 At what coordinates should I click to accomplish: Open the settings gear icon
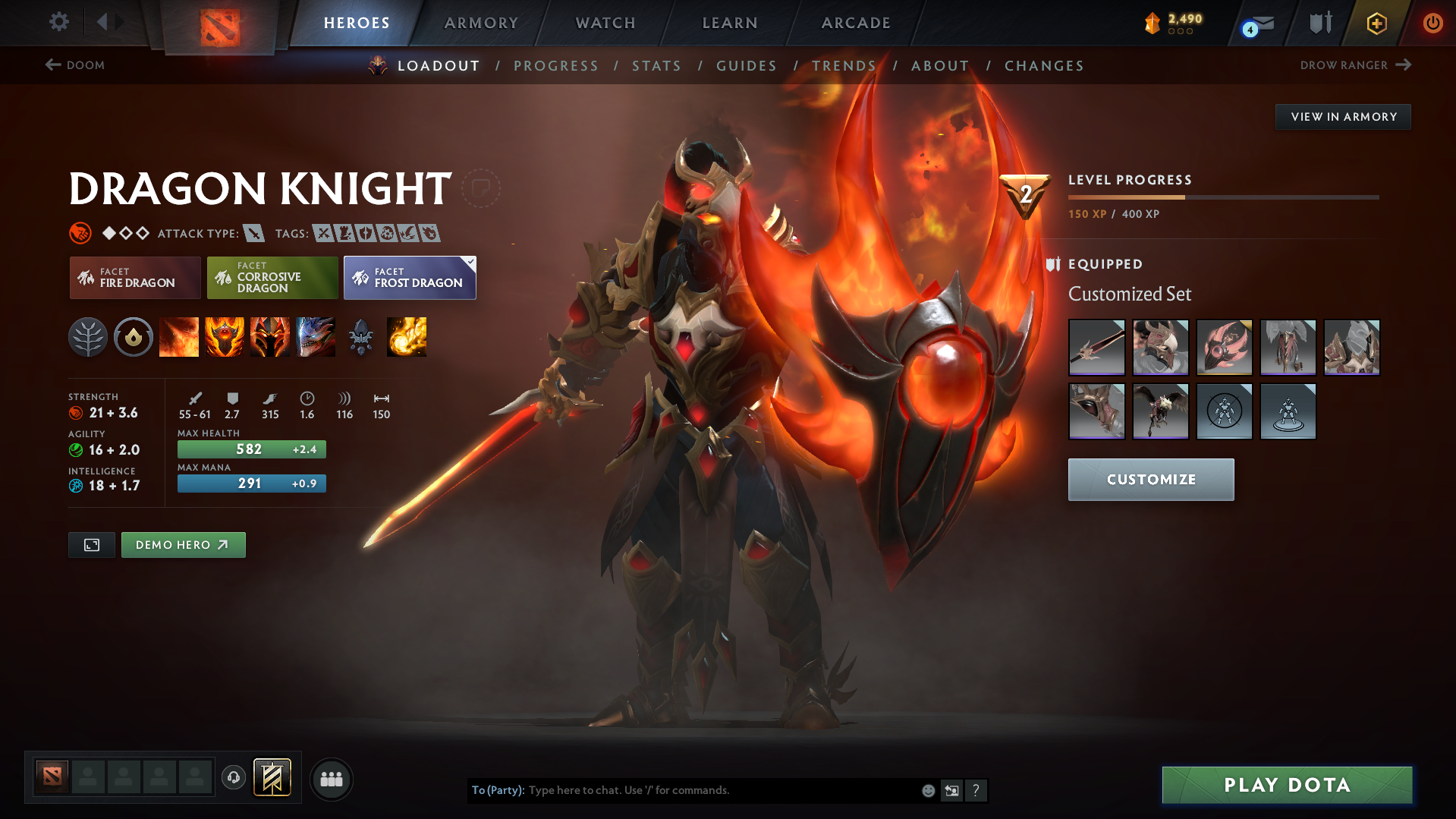pos(58,23)
